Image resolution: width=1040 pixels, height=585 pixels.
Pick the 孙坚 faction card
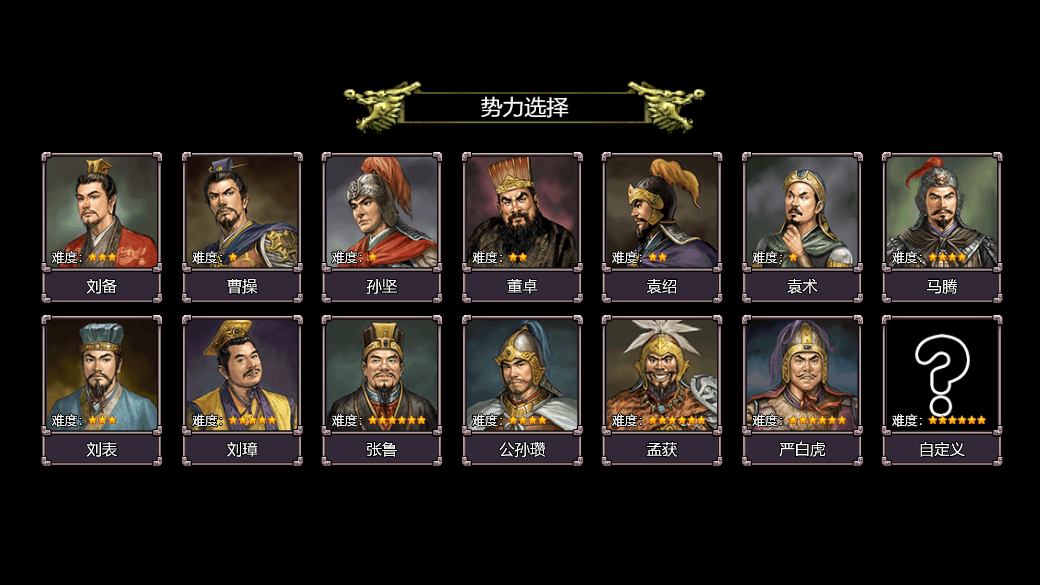[381, 212]
